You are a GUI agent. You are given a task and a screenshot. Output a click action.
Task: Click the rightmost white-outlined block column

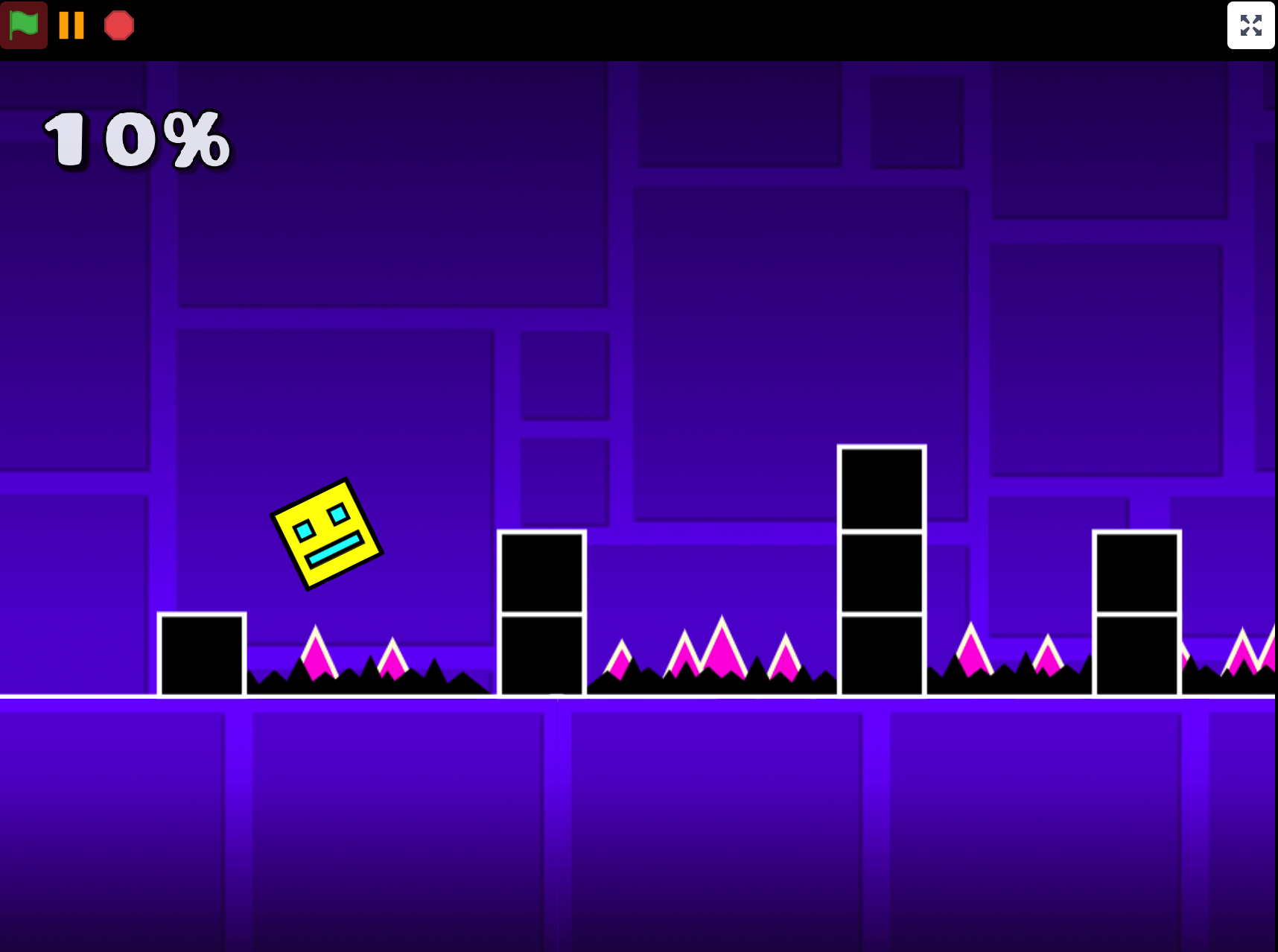tap(1136, 611)
